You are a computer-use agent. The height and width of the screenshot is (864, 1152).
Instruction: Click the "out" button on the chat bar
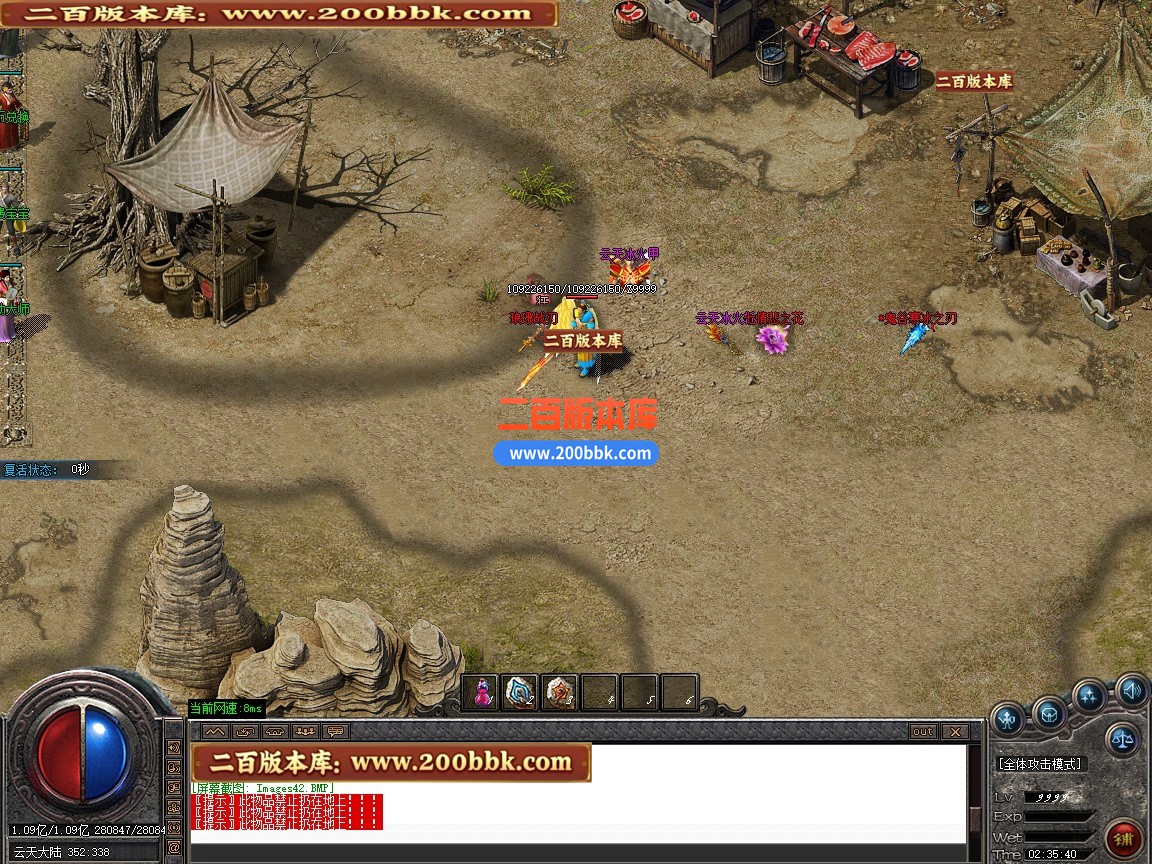(x=922, y=732)
